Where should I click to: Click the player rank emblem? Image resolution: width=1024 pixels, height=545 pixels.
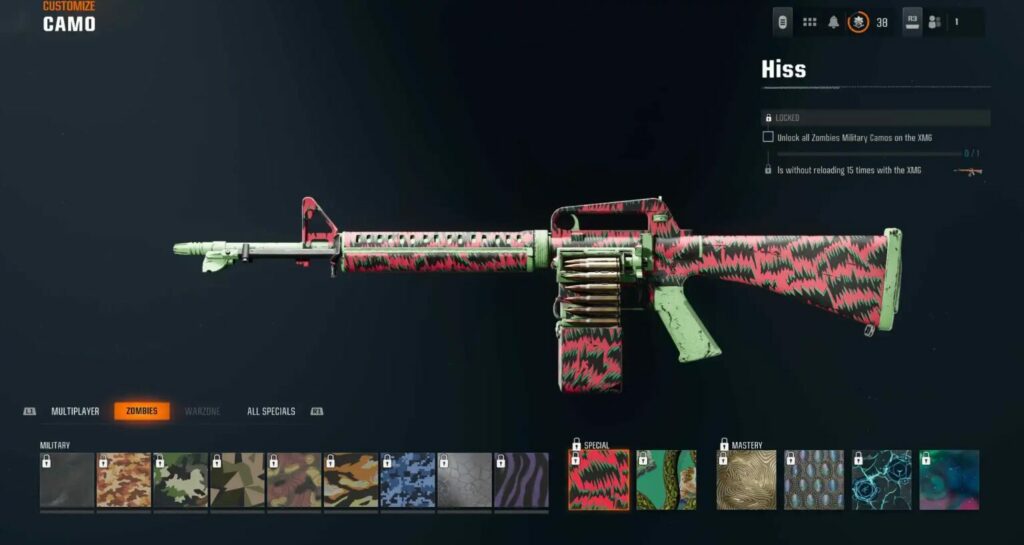pyautogui.click(x=858, y=22)
